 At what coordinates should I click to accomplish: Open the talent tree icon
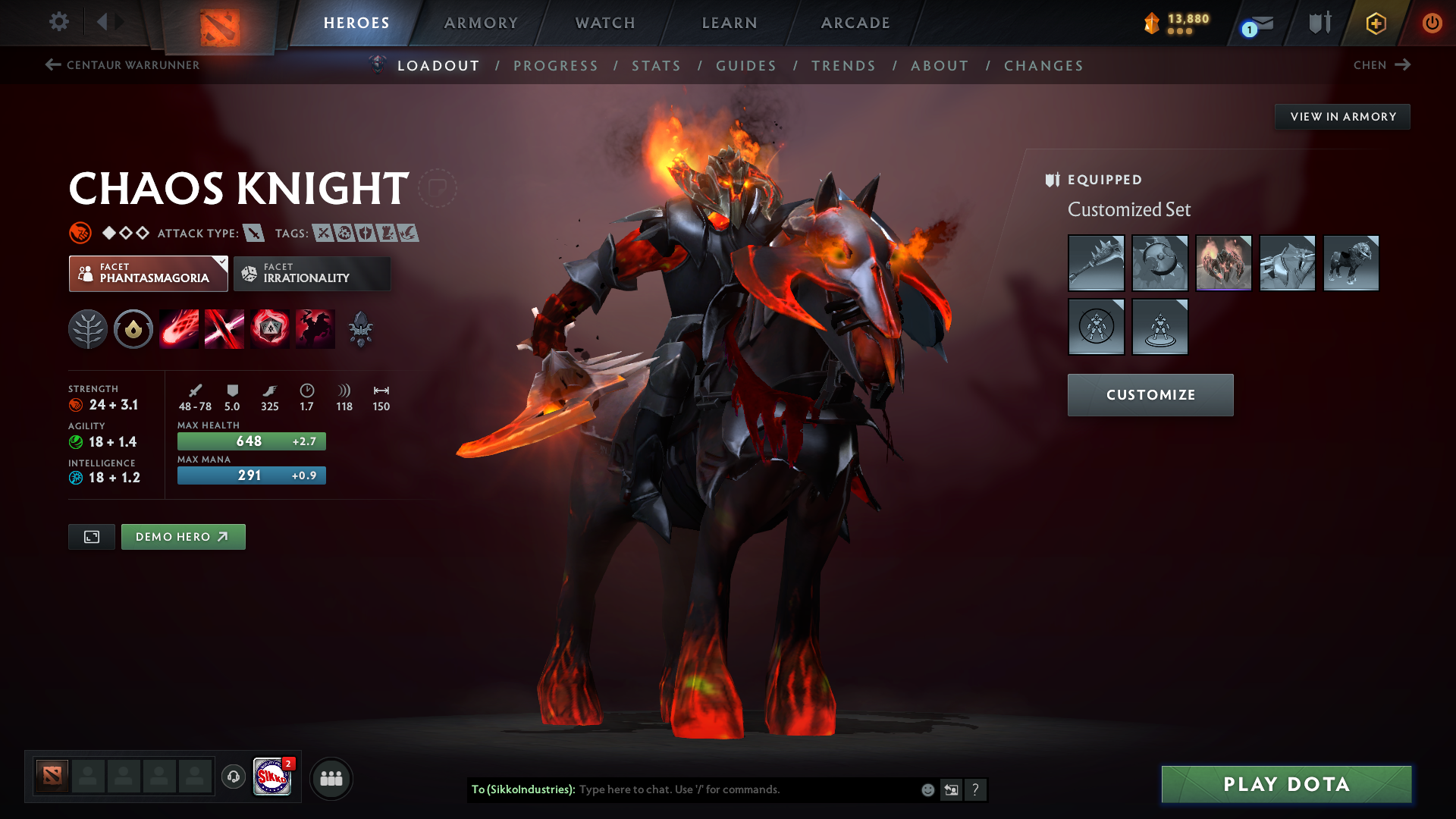88,328
